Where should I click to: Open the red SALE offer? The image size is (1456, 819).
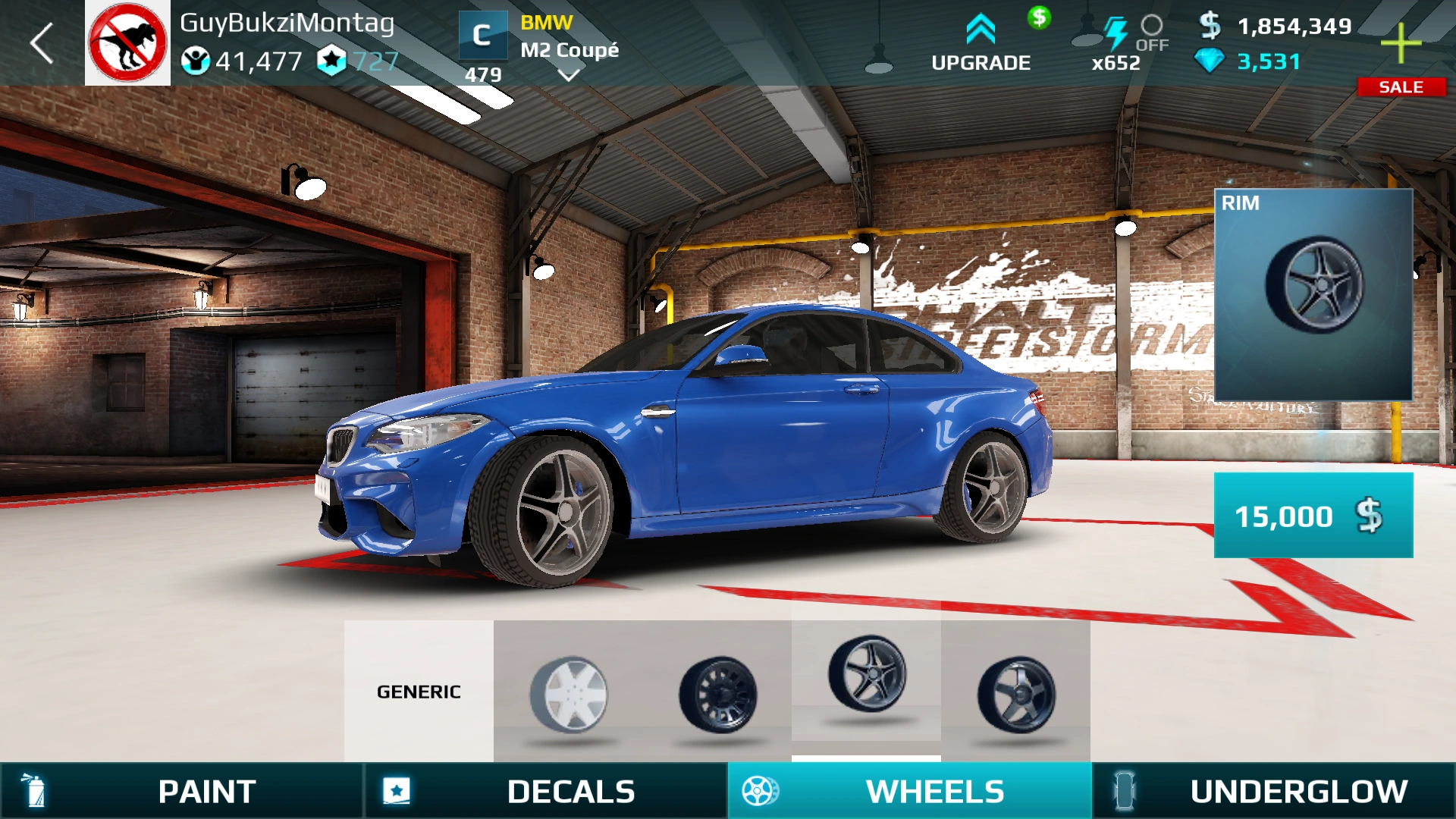point(1401,87)
